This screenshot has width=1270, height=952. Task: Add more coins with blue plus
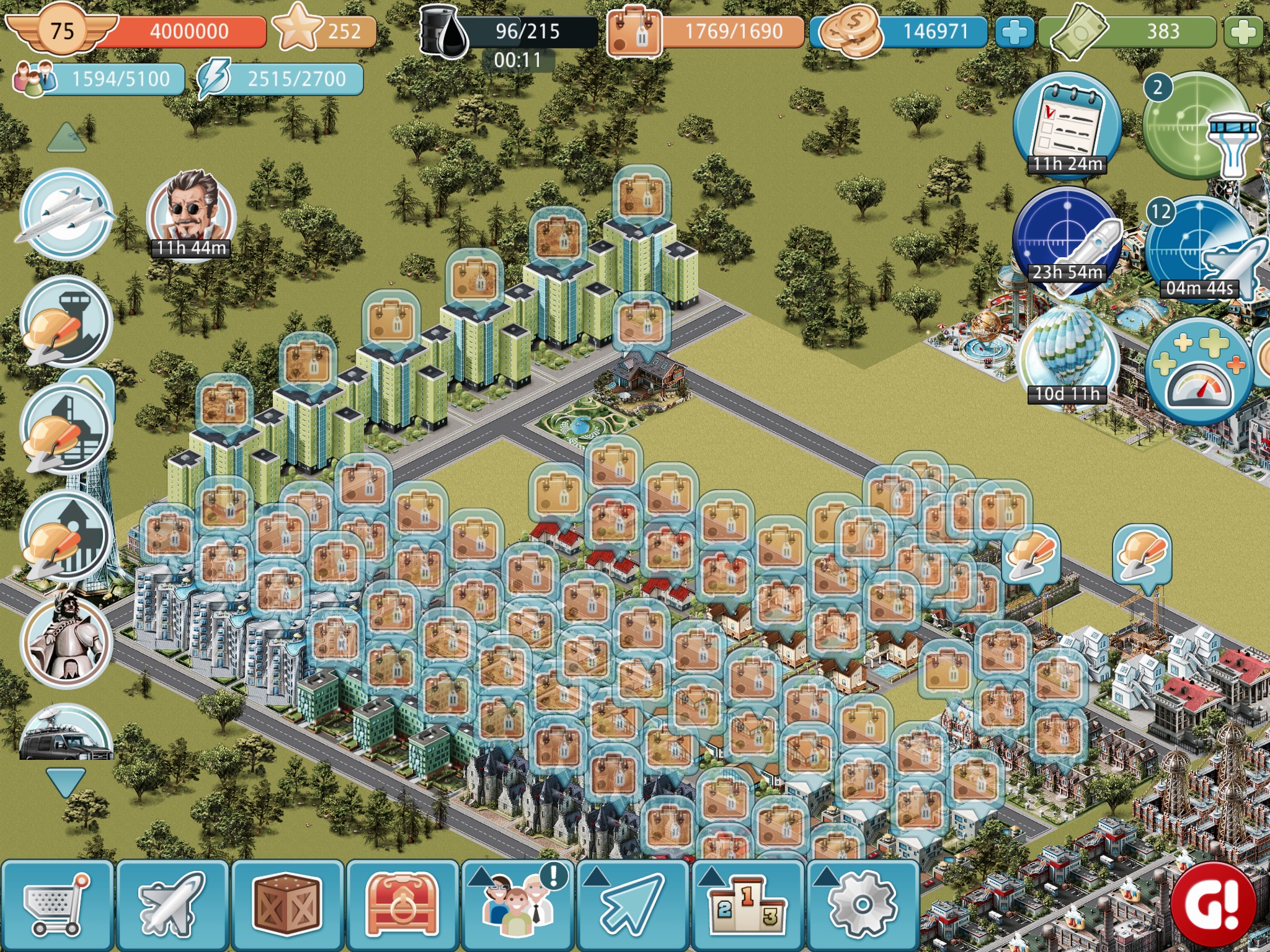pos(1014,32)
